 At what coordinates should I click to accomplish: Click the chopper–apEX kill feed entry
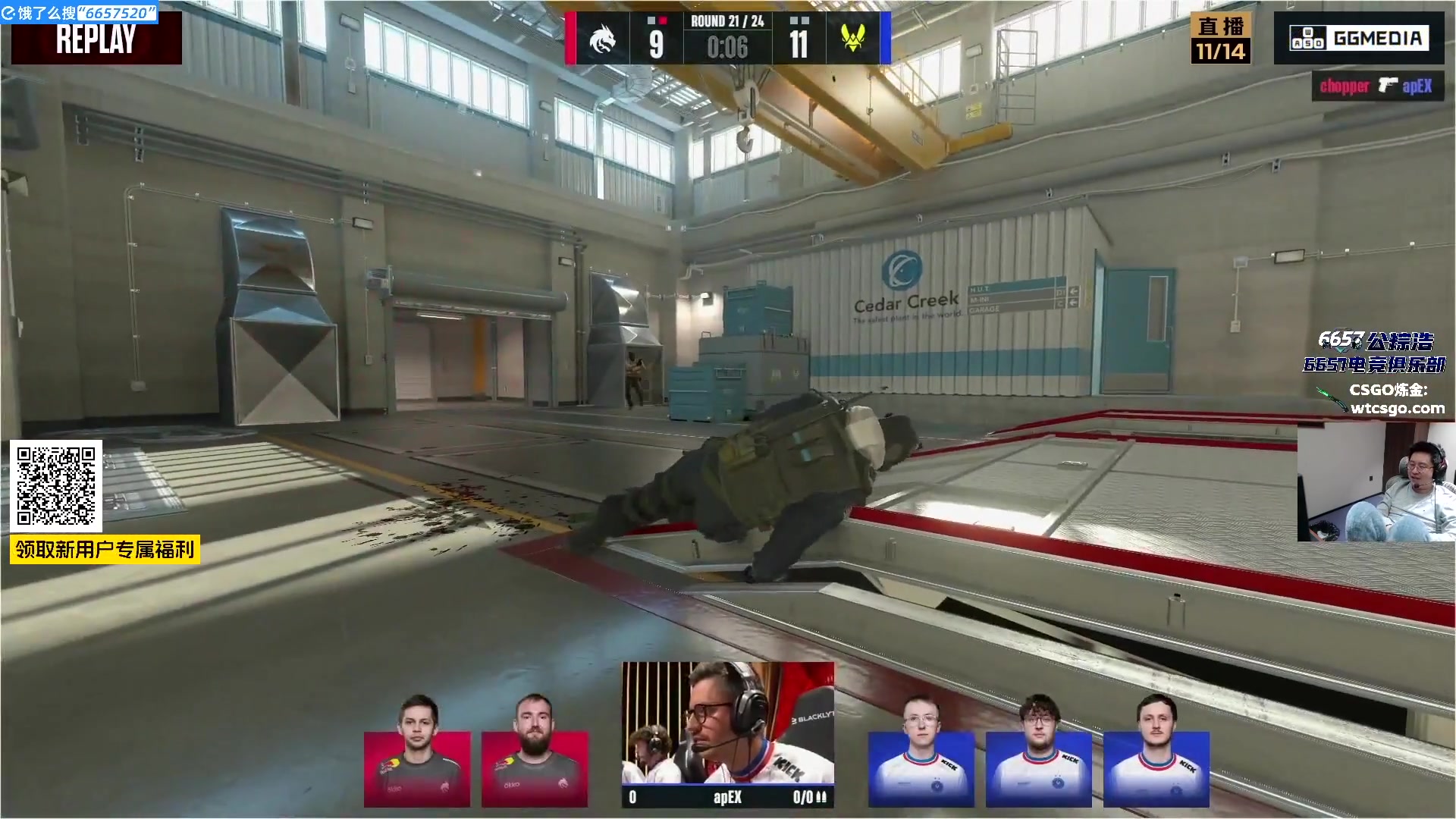1377,86
